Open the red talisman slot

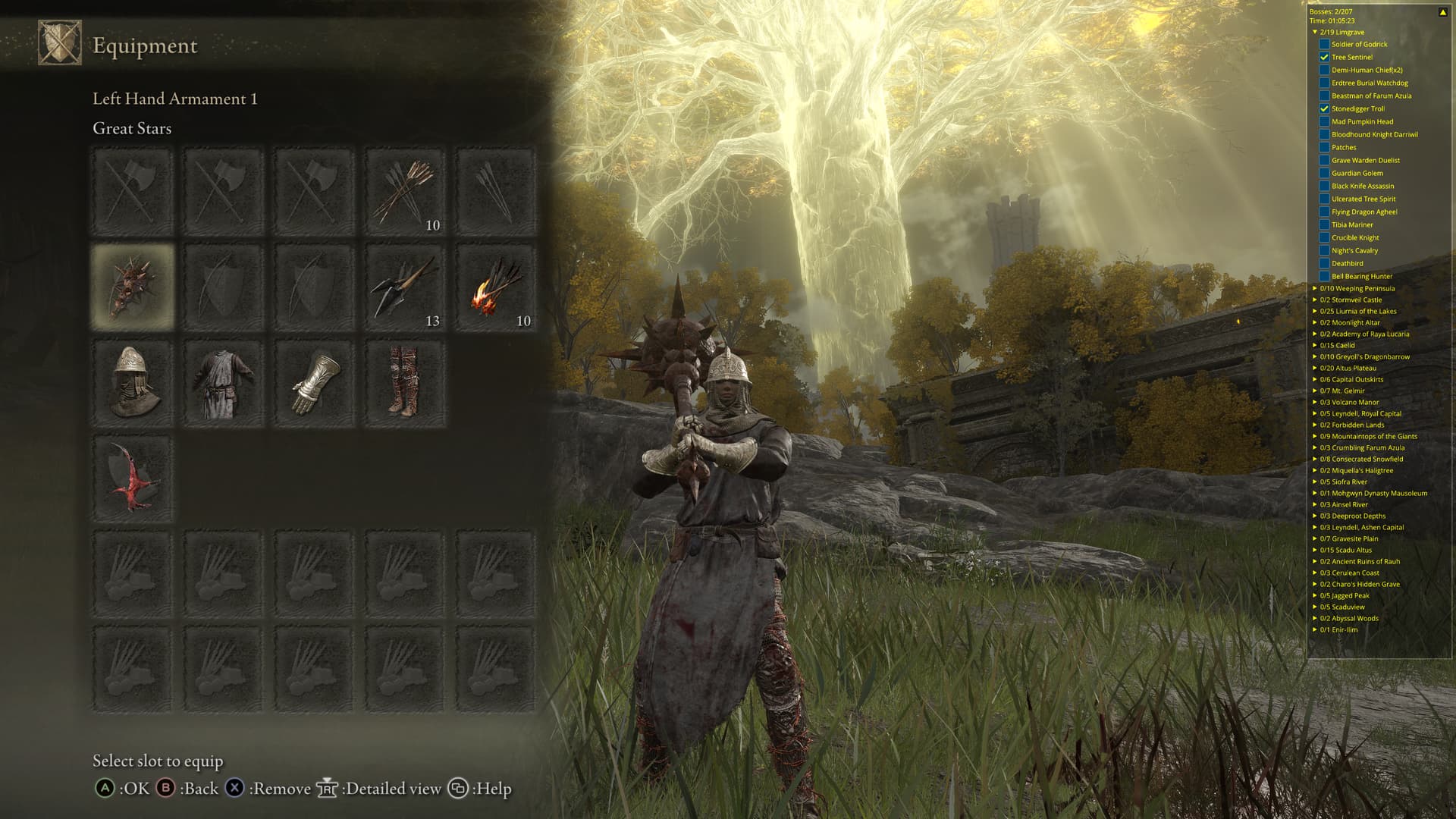(133, 479)
